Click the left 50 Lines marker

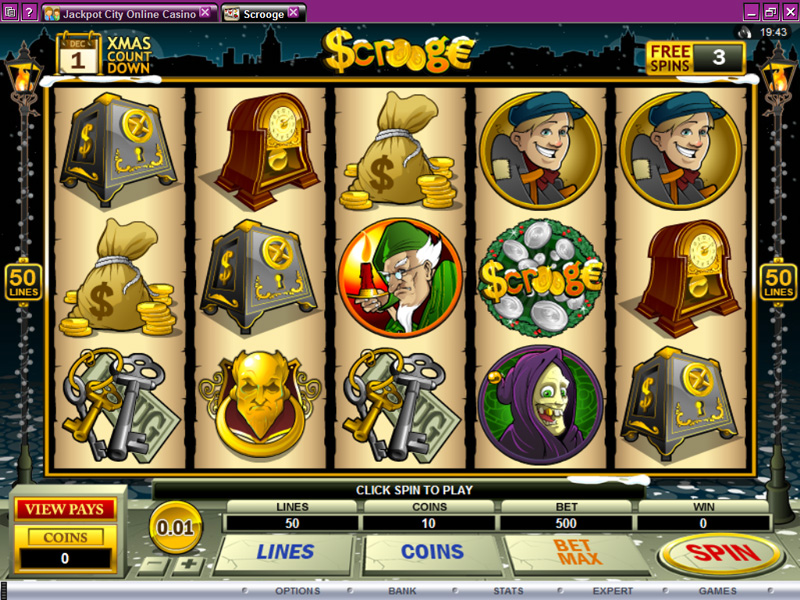(21, 282)
